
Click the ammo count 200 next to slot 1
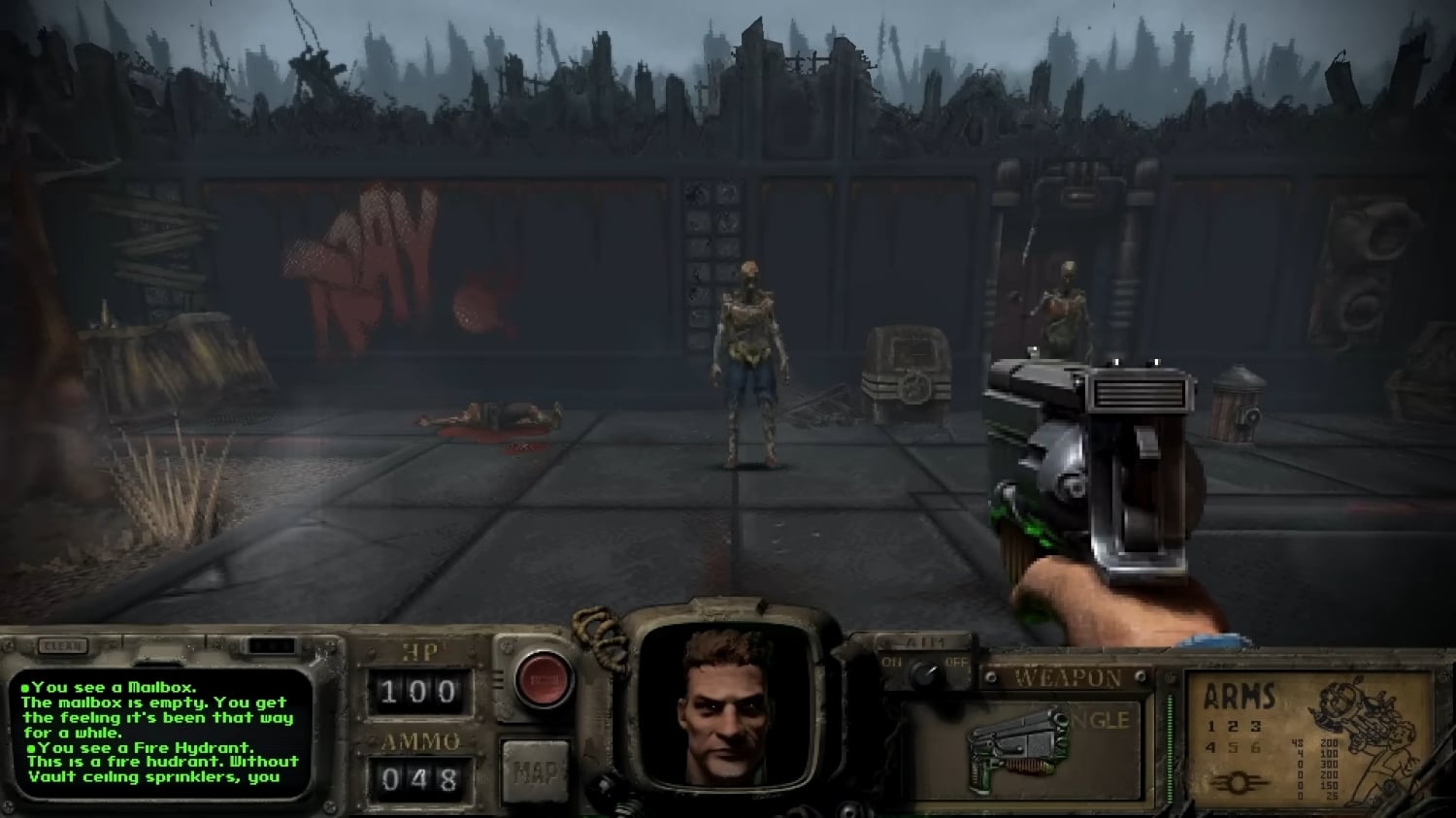pos(1330,742)
